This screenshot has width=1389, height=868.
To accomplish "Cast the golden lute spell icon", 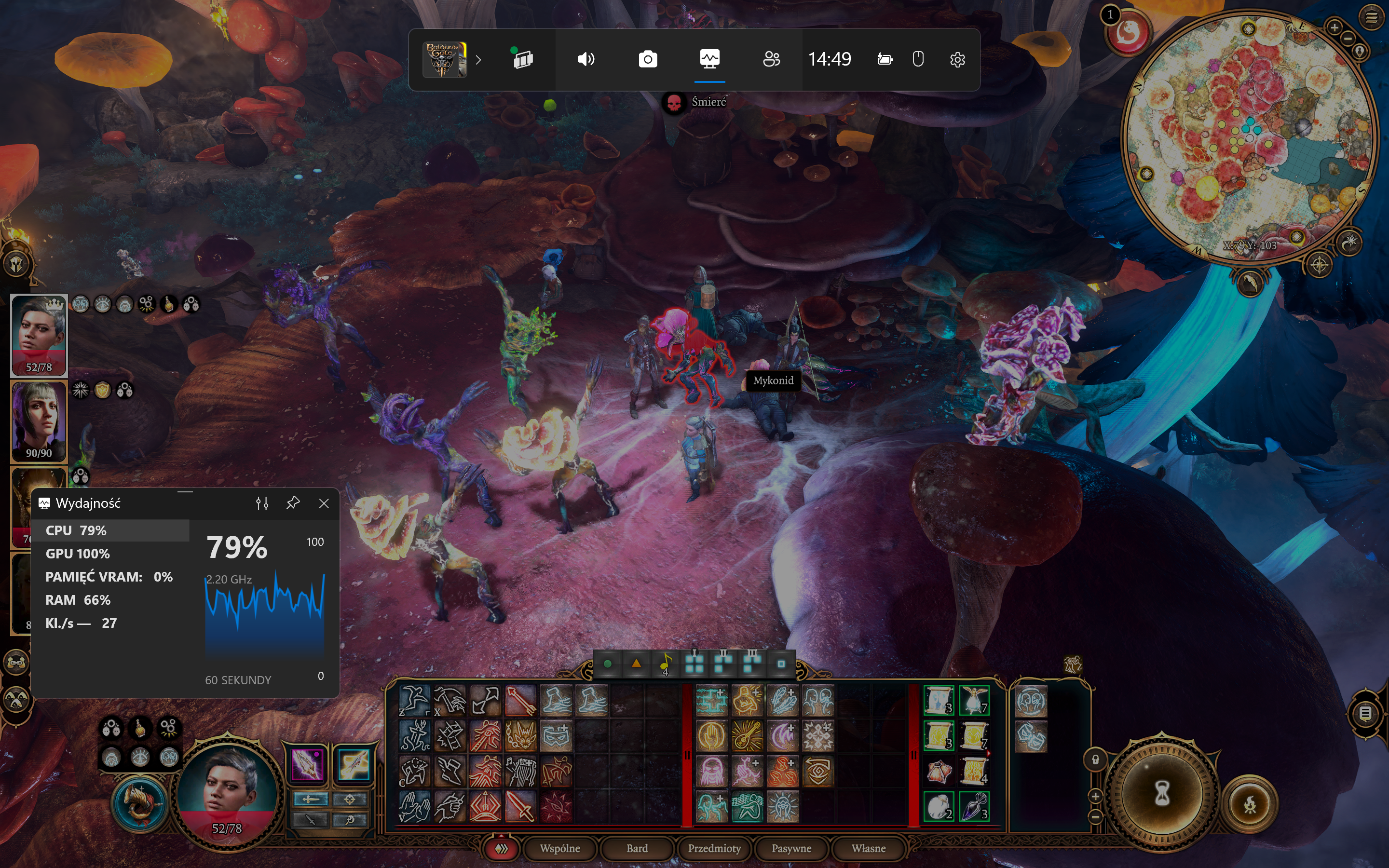I will [x=747, y=736].
